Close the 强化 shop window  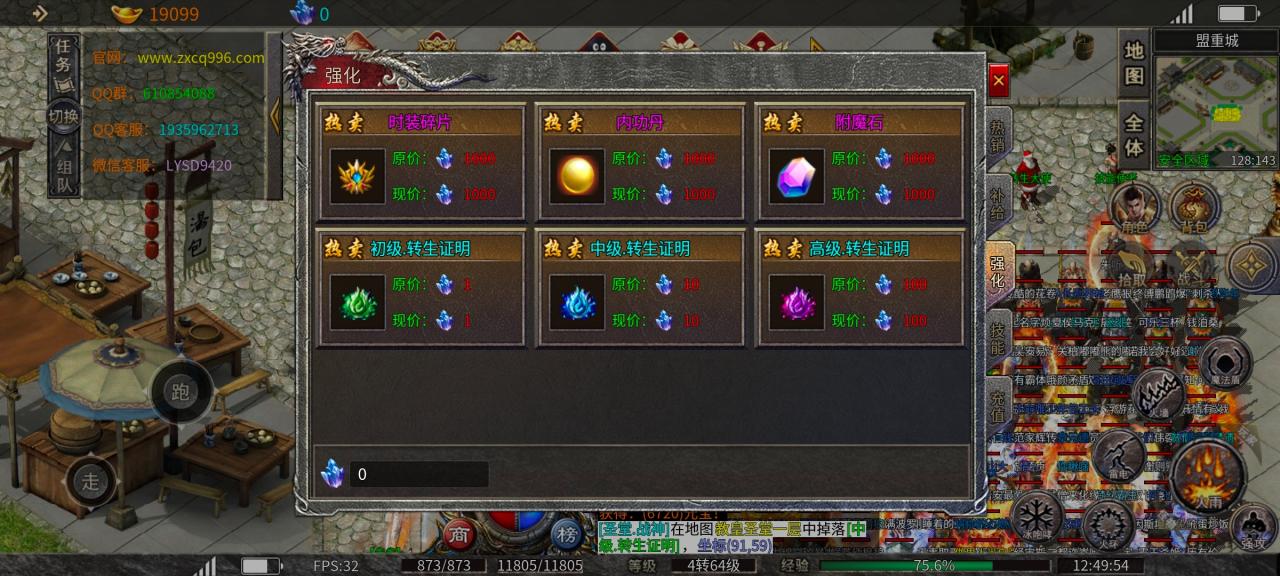998,81
